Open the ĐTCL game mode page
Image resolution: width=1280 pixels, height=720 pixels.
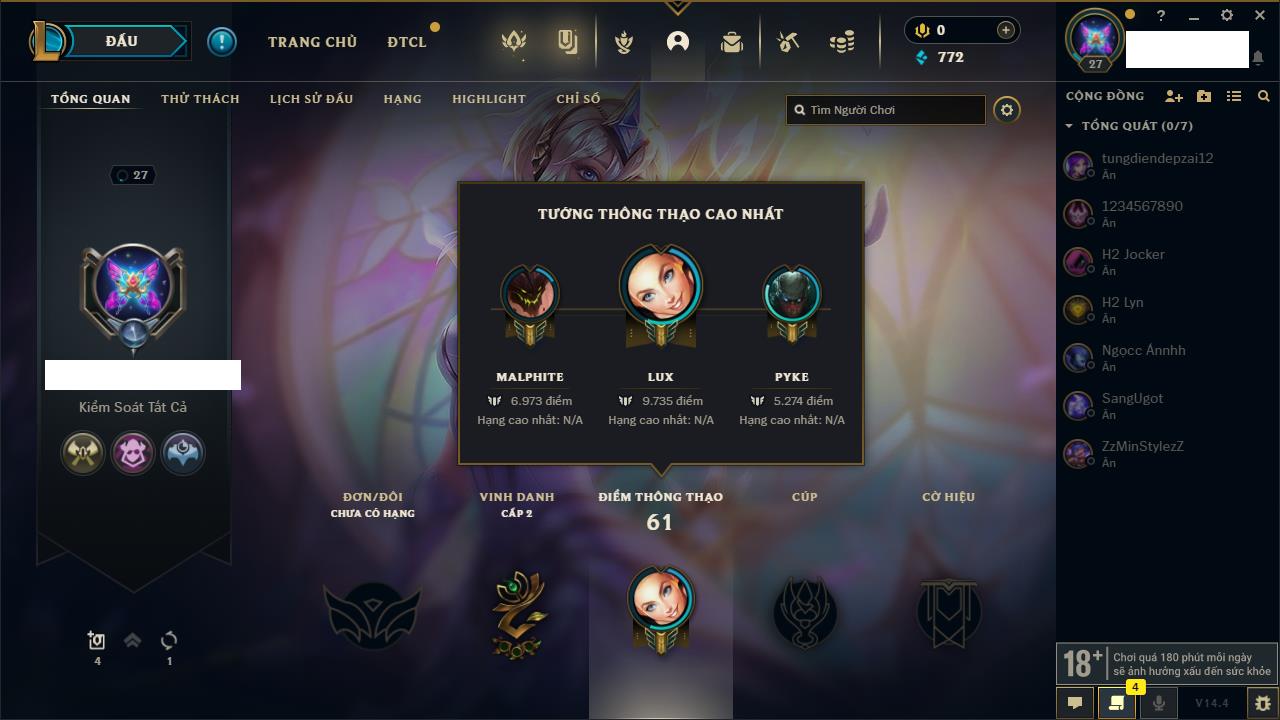[407, 42]
